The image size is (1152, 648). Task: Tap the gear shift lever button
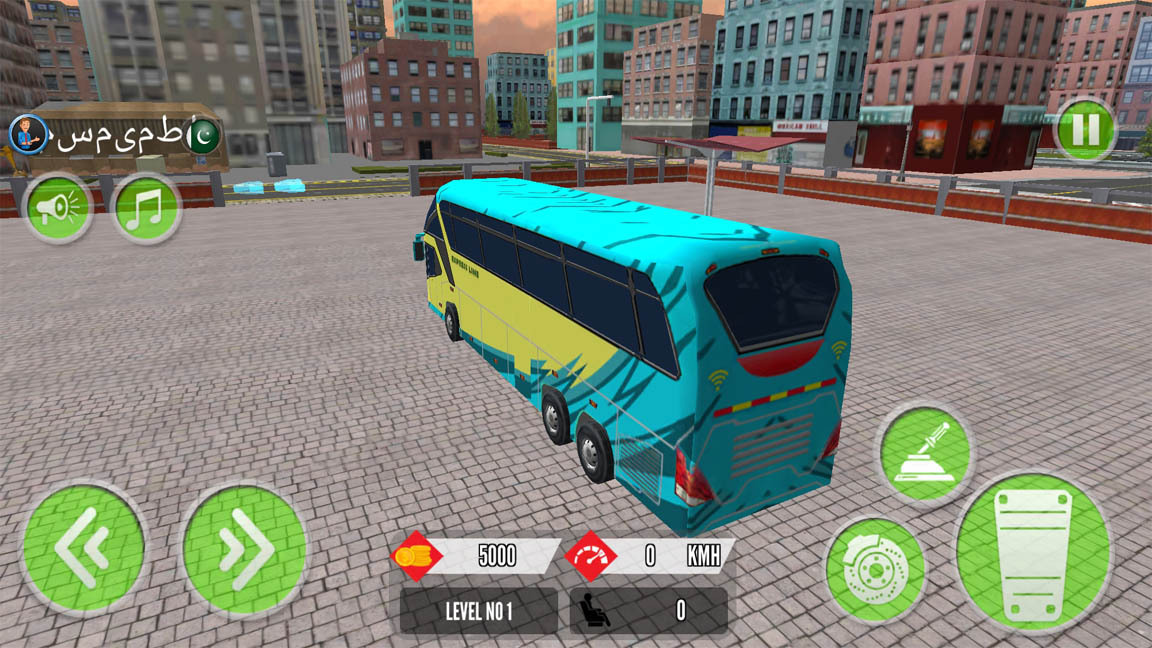925,453
